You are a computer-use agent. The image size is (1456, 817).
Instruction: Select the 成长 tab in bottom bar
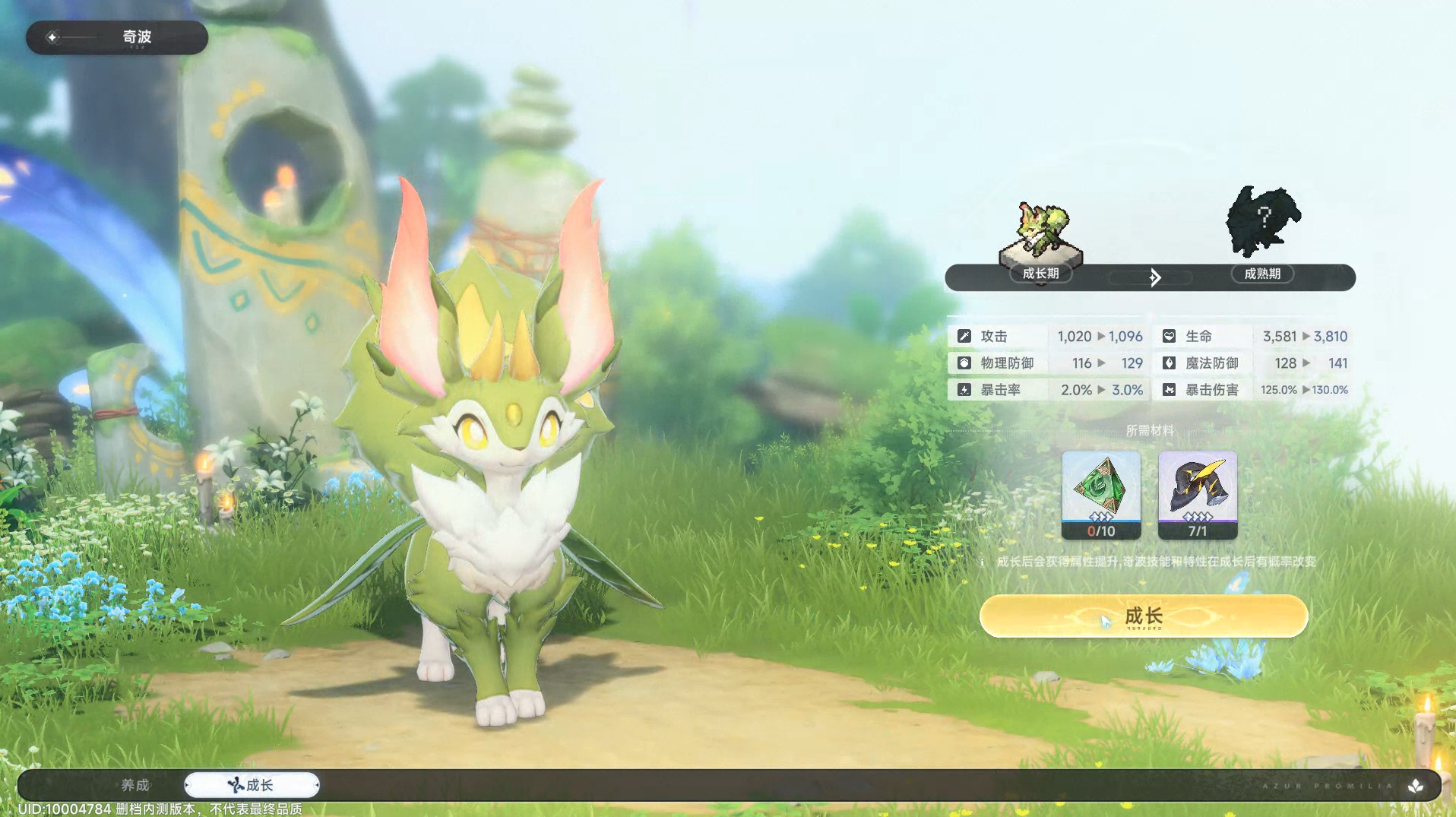[x=252, y=785]
